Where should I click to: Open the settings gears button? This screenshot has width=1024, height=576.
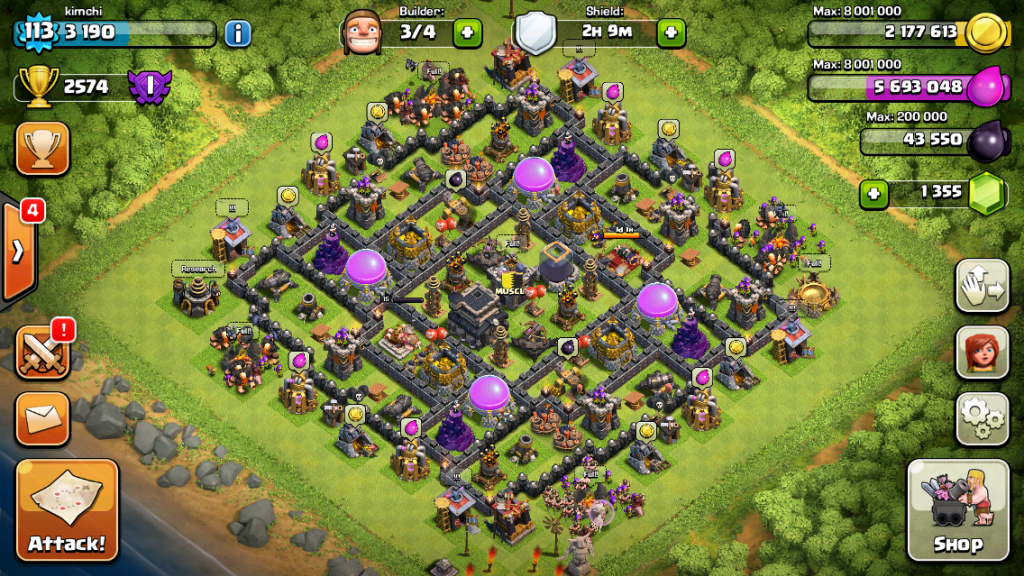[x=981, y=418]
